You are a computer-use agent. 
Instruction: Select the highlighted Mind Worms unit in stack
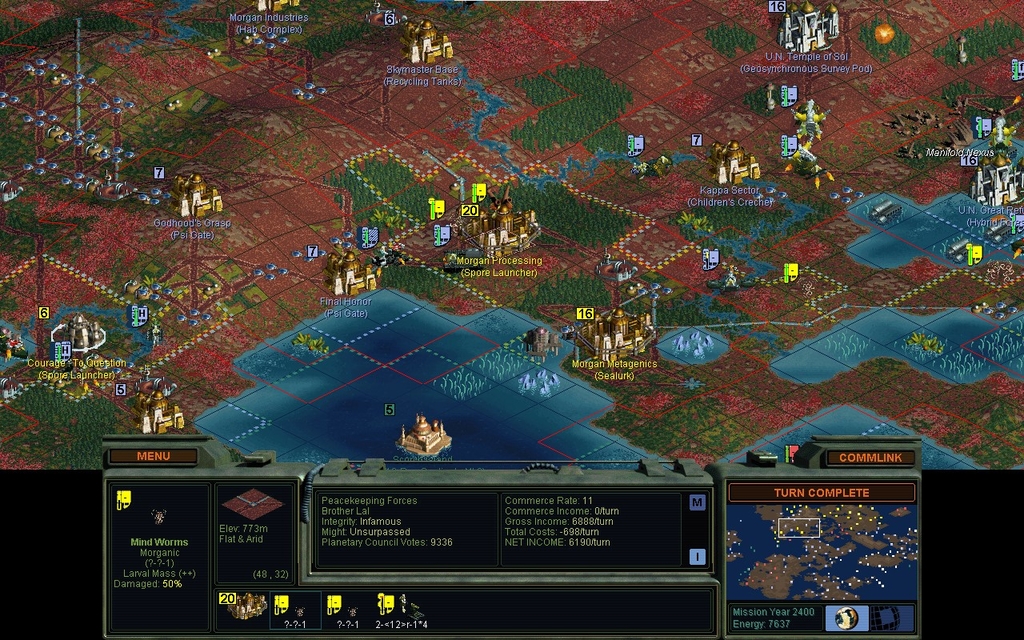point(296,608)
